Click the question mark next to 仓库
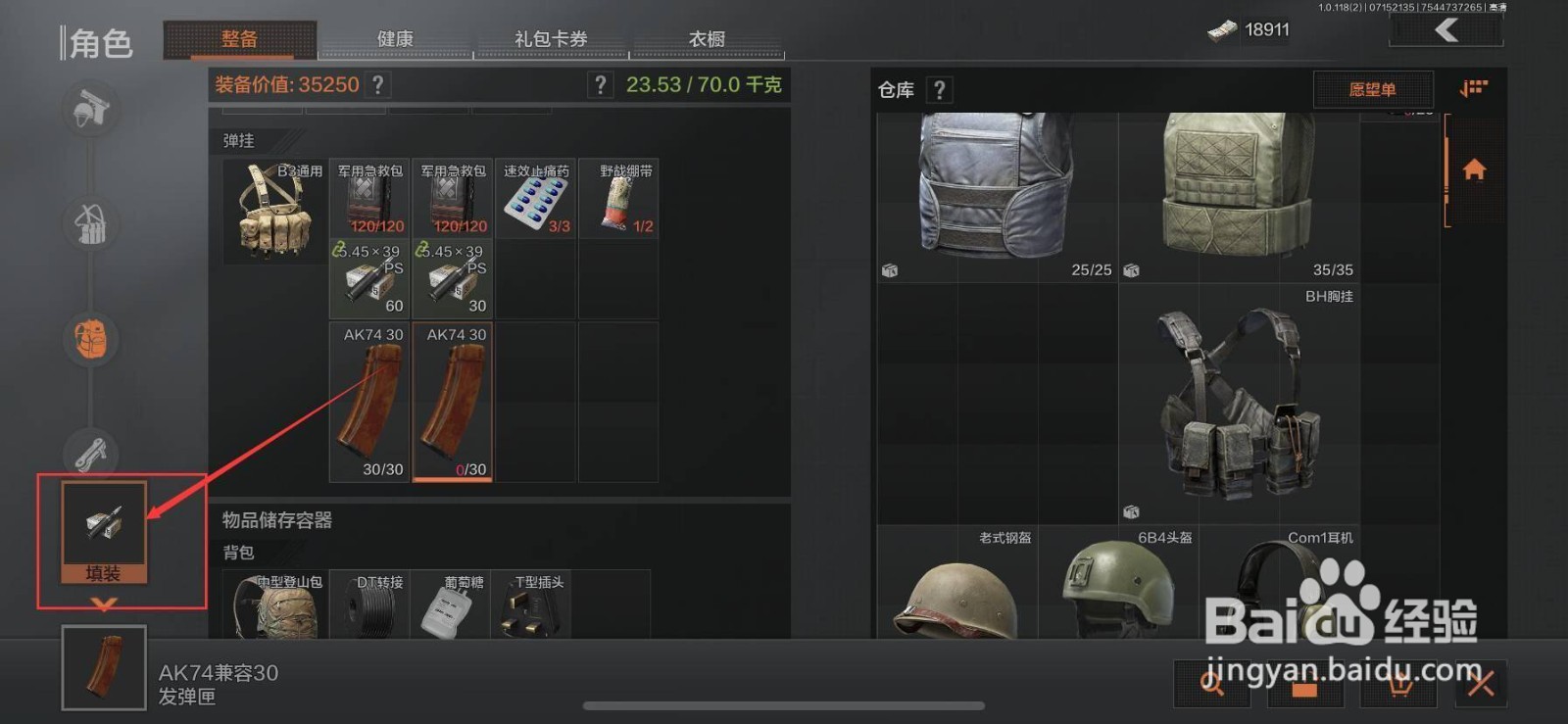 coord(939,90)
